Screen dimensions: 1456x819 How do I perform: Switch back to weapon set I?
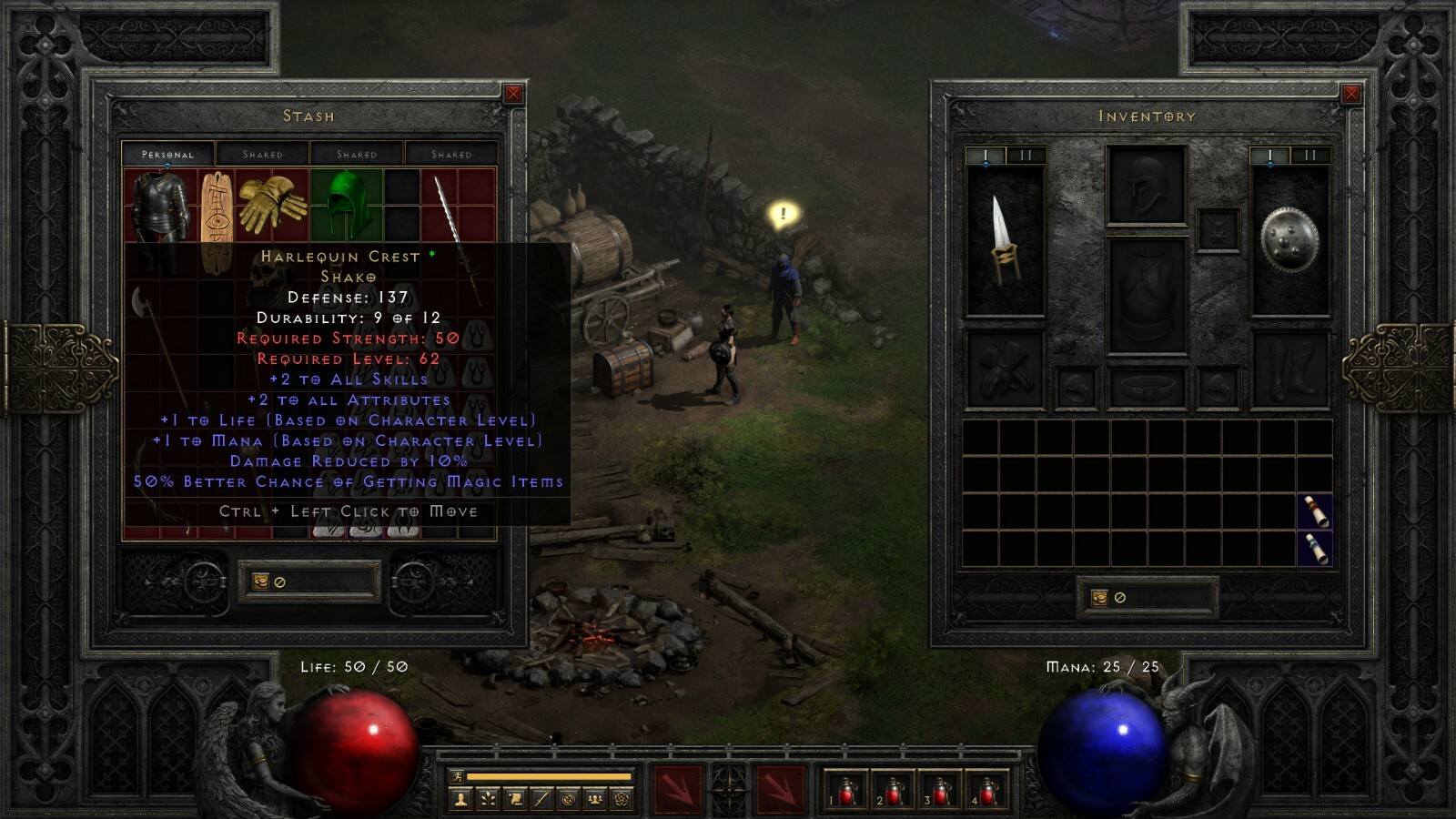pyautogui.click(x=986, y=155)
